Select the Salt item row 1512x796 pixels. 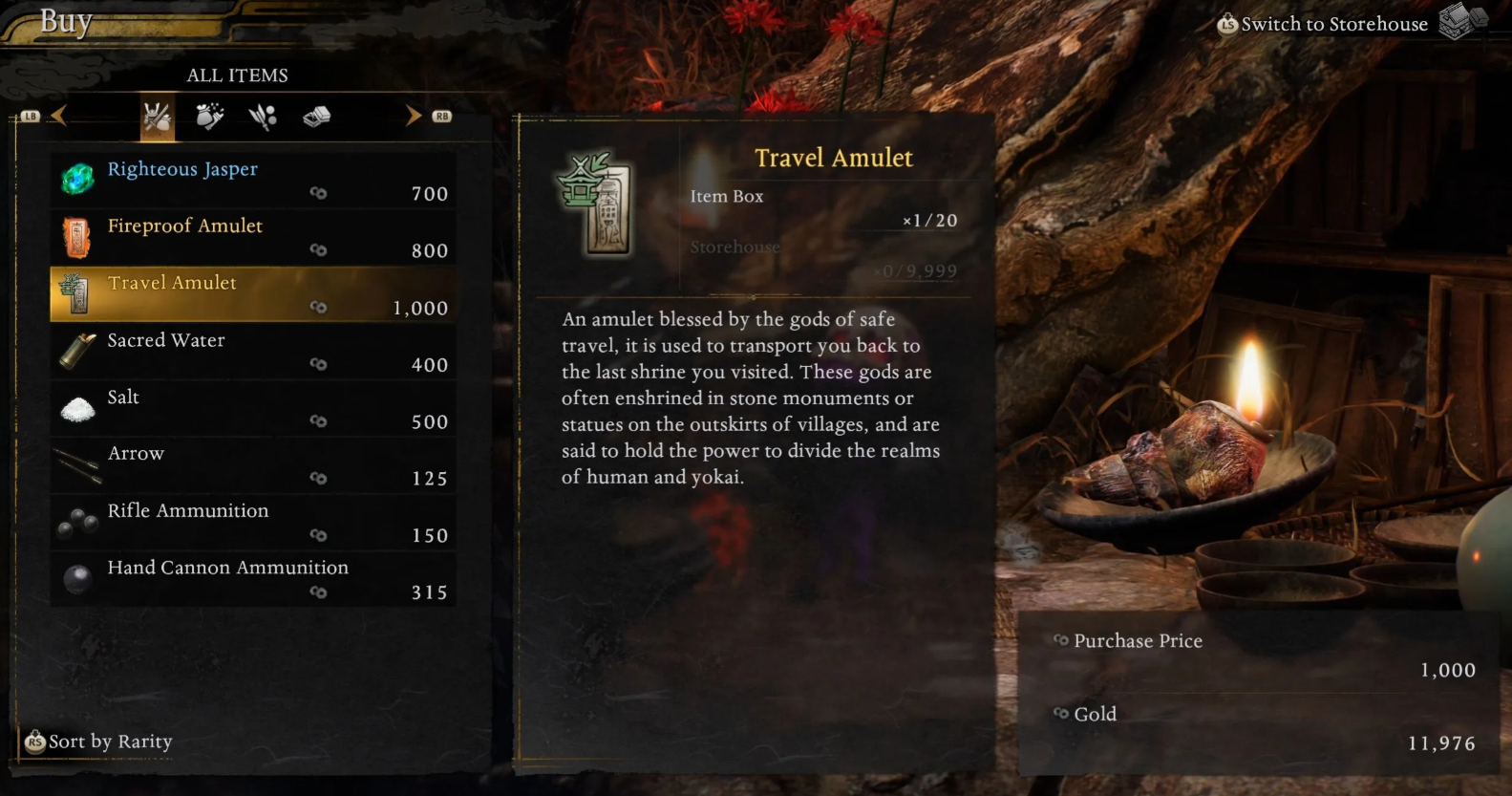(252, 409)
